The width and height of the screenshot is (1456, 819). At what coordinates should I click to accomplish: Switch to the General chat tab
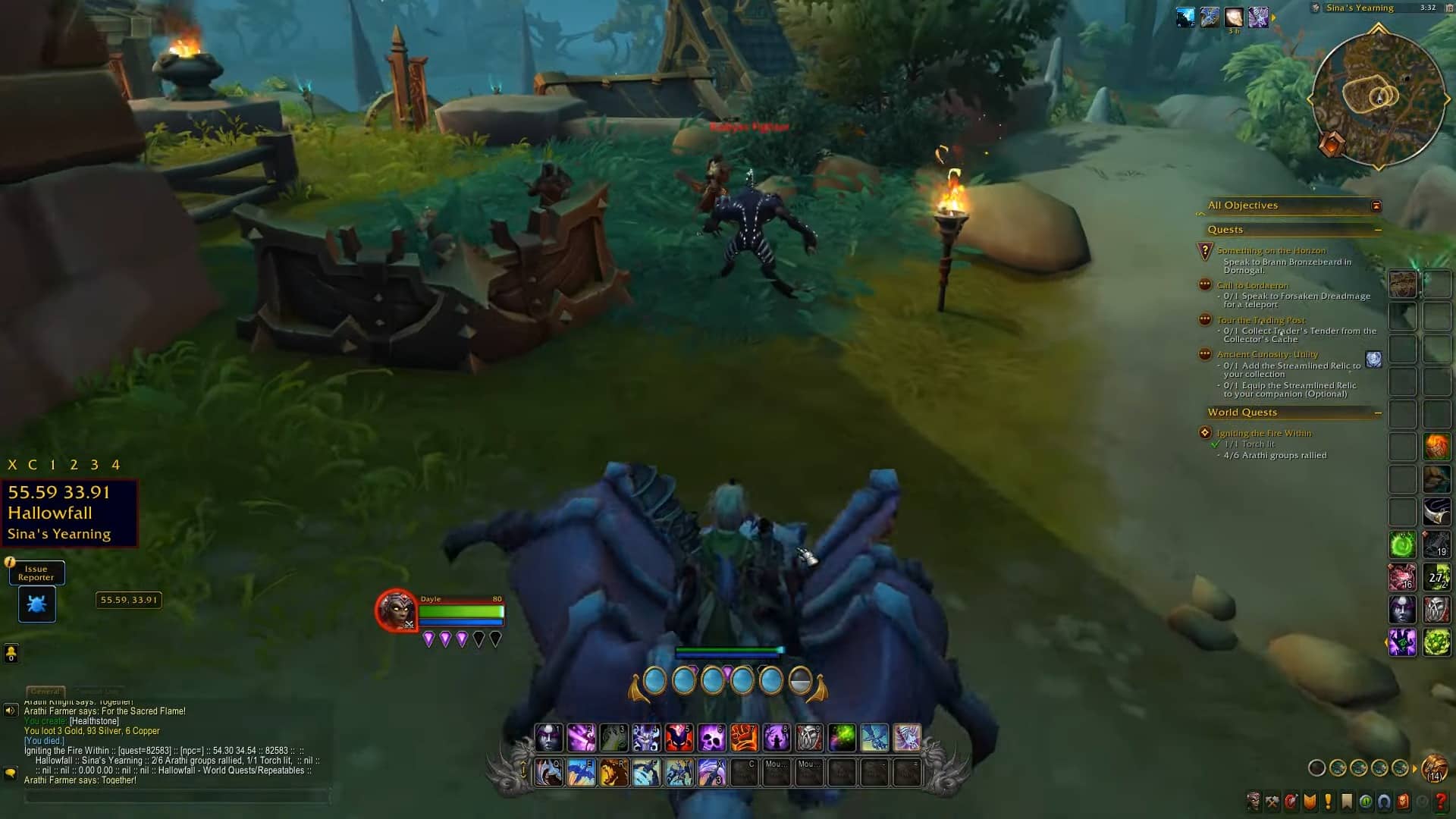coord(45,691)
